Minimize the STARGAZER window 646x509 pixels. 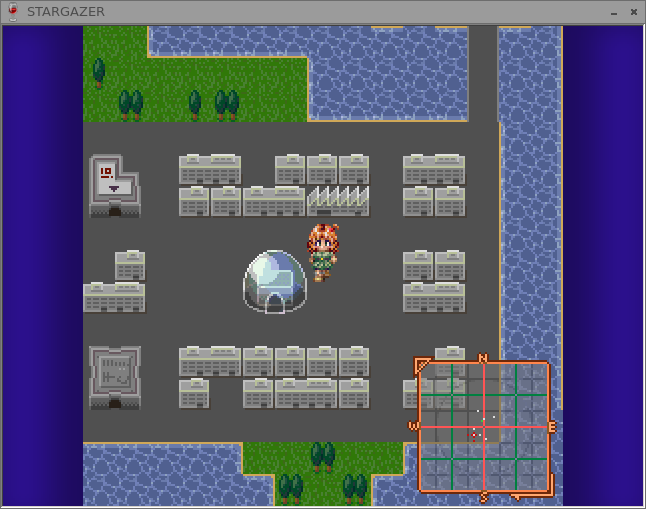tap(613, 12)
